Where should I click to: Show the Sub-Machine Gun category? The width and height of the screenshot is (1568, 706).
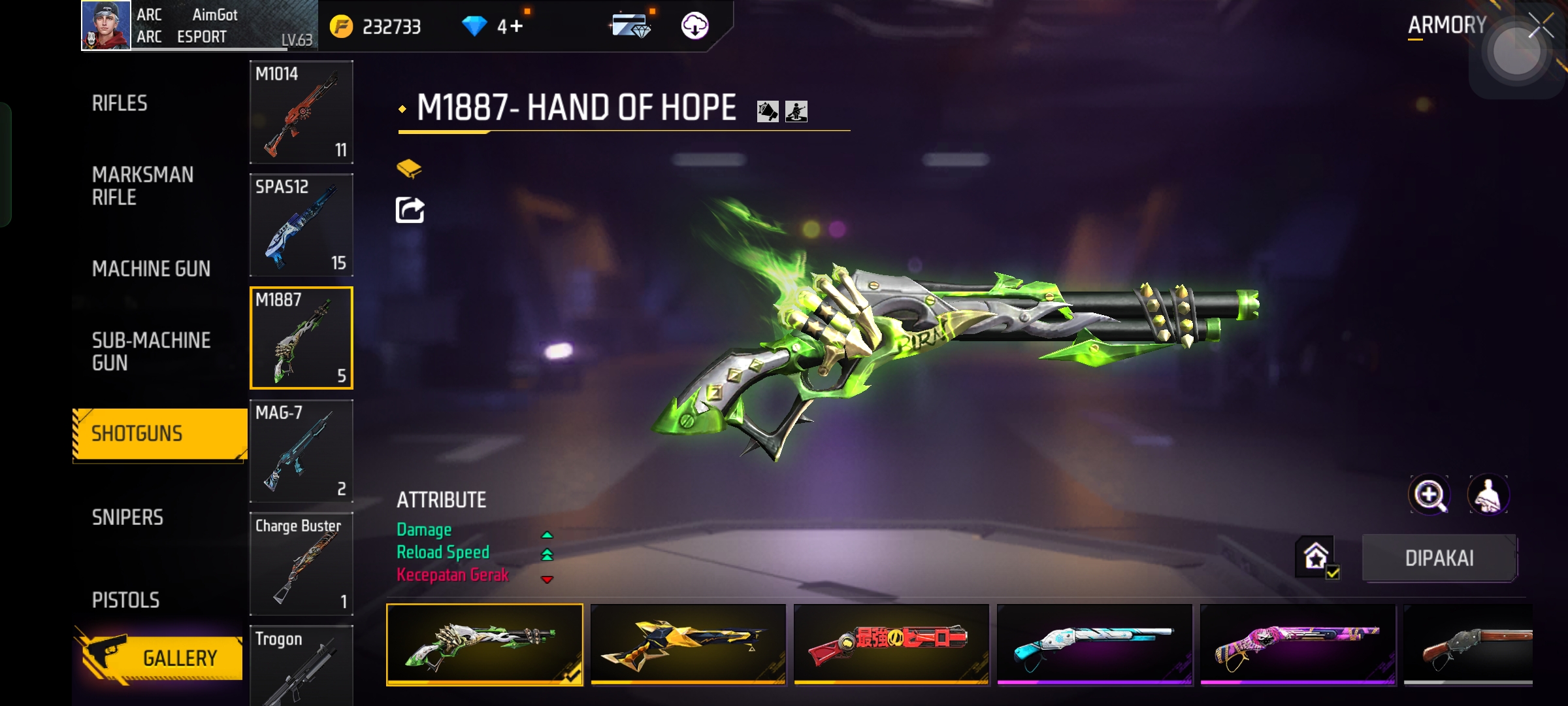click(151, 352)
